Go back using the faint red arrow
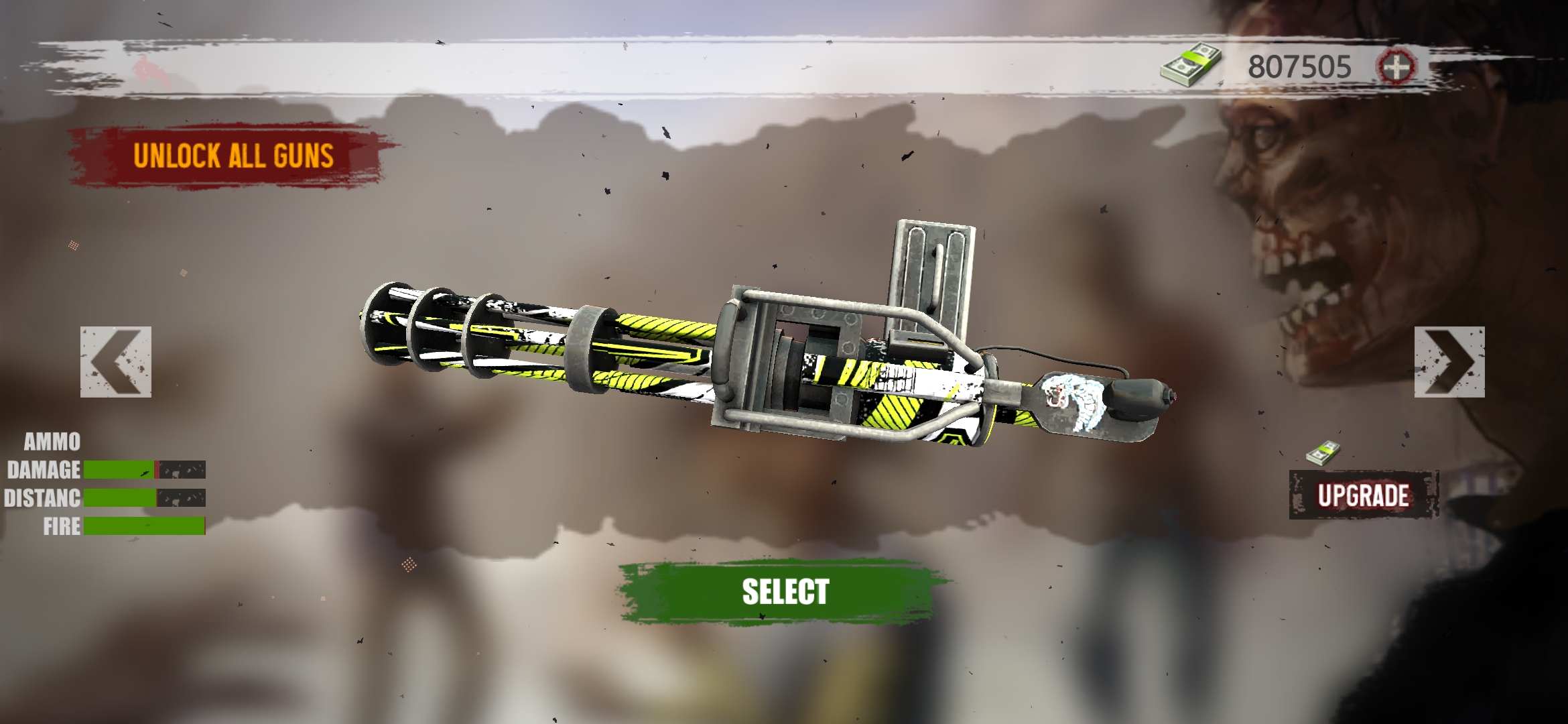Image resolution: width=1568 pixels, height=724 pixels. (151, 71)
